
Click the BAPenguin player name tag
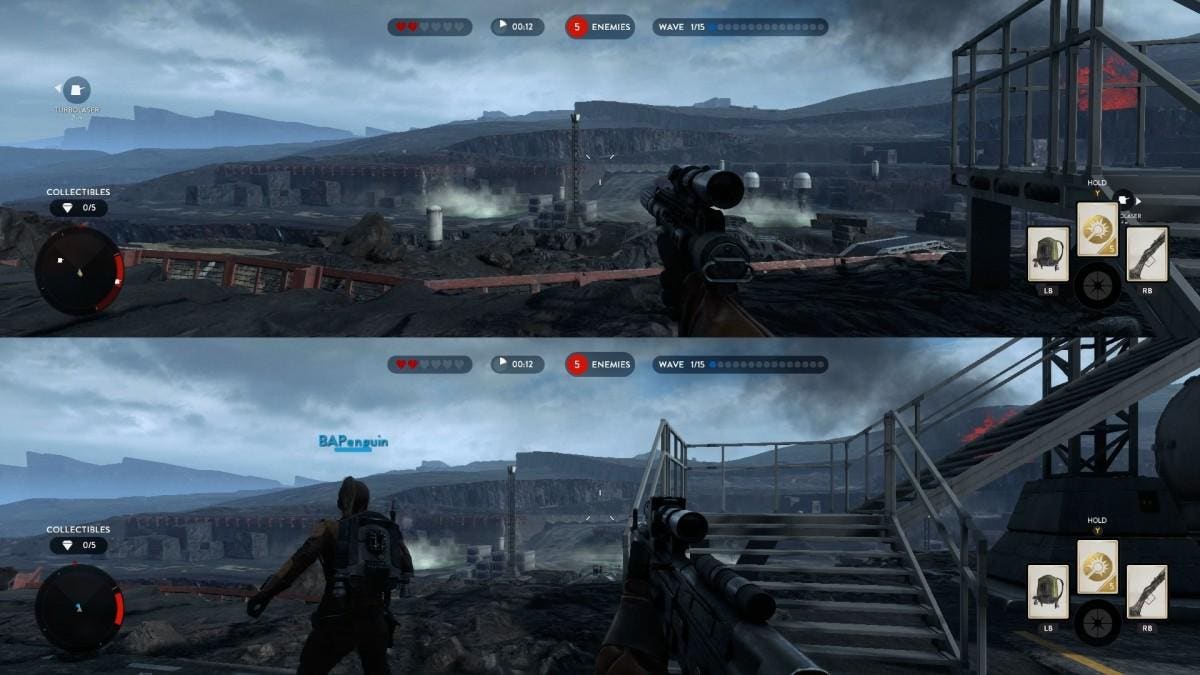pos(353,441)
